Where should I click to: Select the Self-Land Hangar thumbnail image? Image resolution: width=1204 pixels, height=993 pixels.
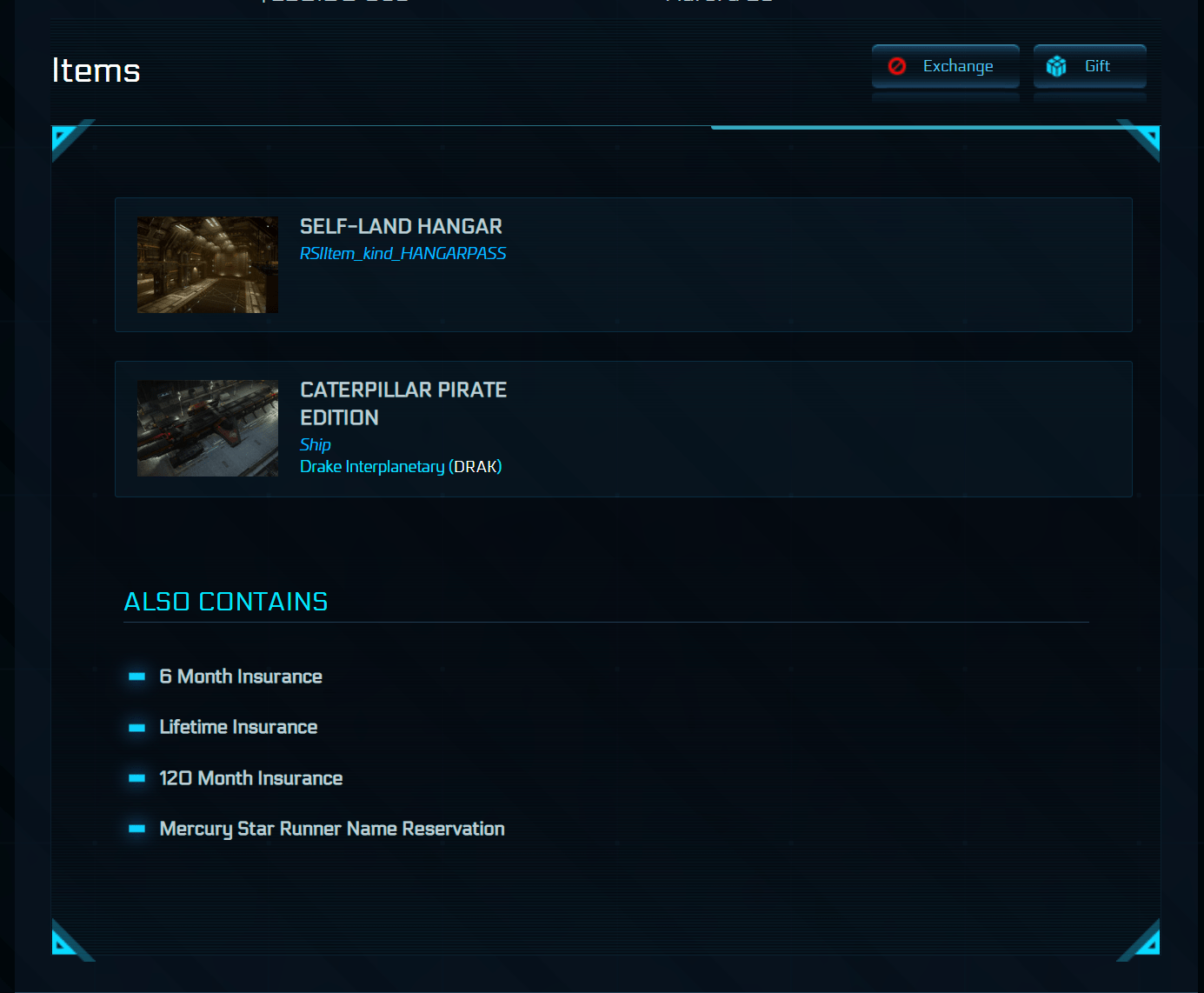coord(207,264)
